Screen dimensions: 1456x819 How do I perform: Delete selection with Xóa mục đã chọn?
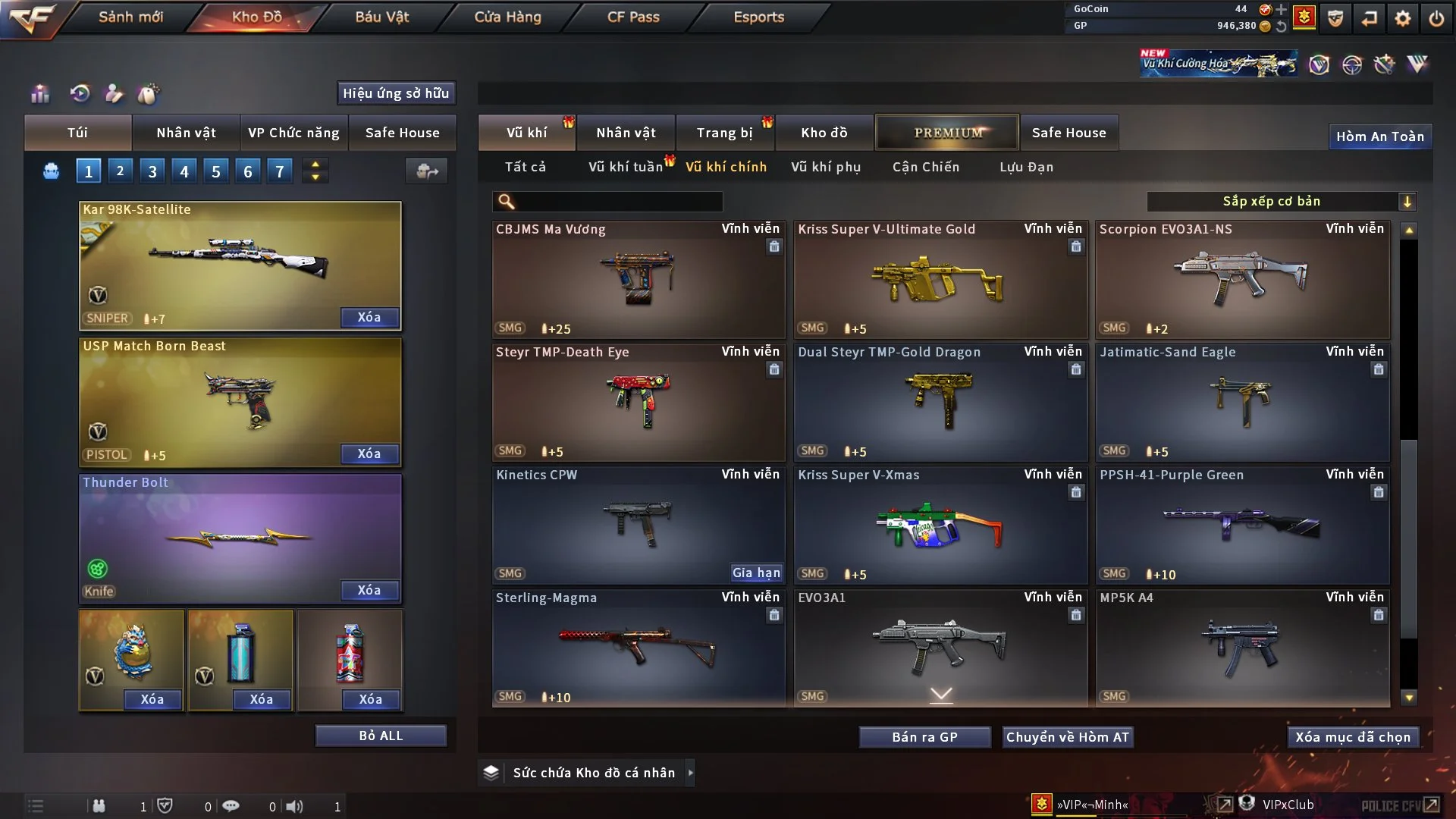[x=1352, y=737]
